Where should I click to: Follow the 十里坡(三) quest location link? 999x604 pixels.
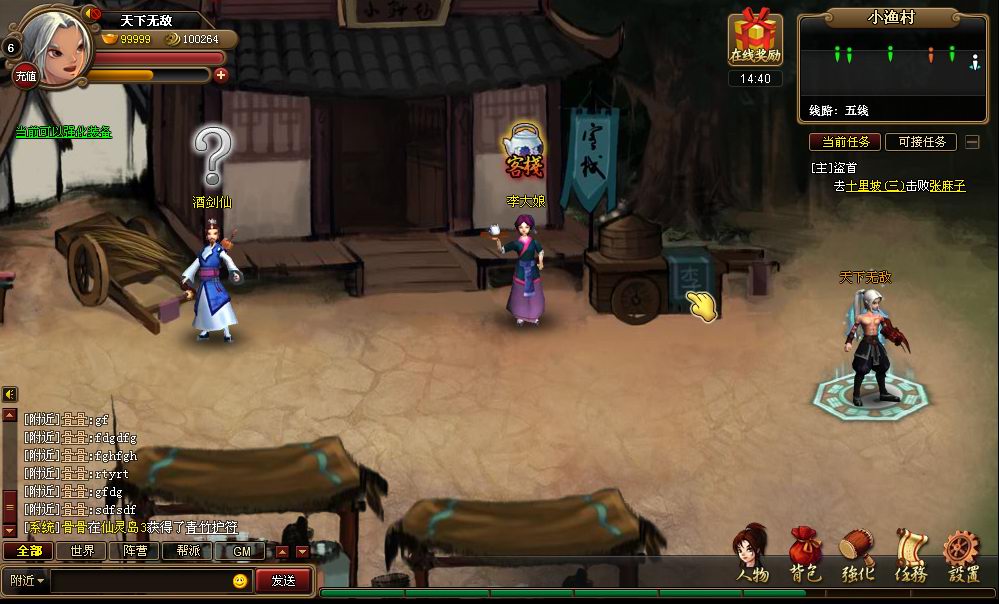coord(875,186)
